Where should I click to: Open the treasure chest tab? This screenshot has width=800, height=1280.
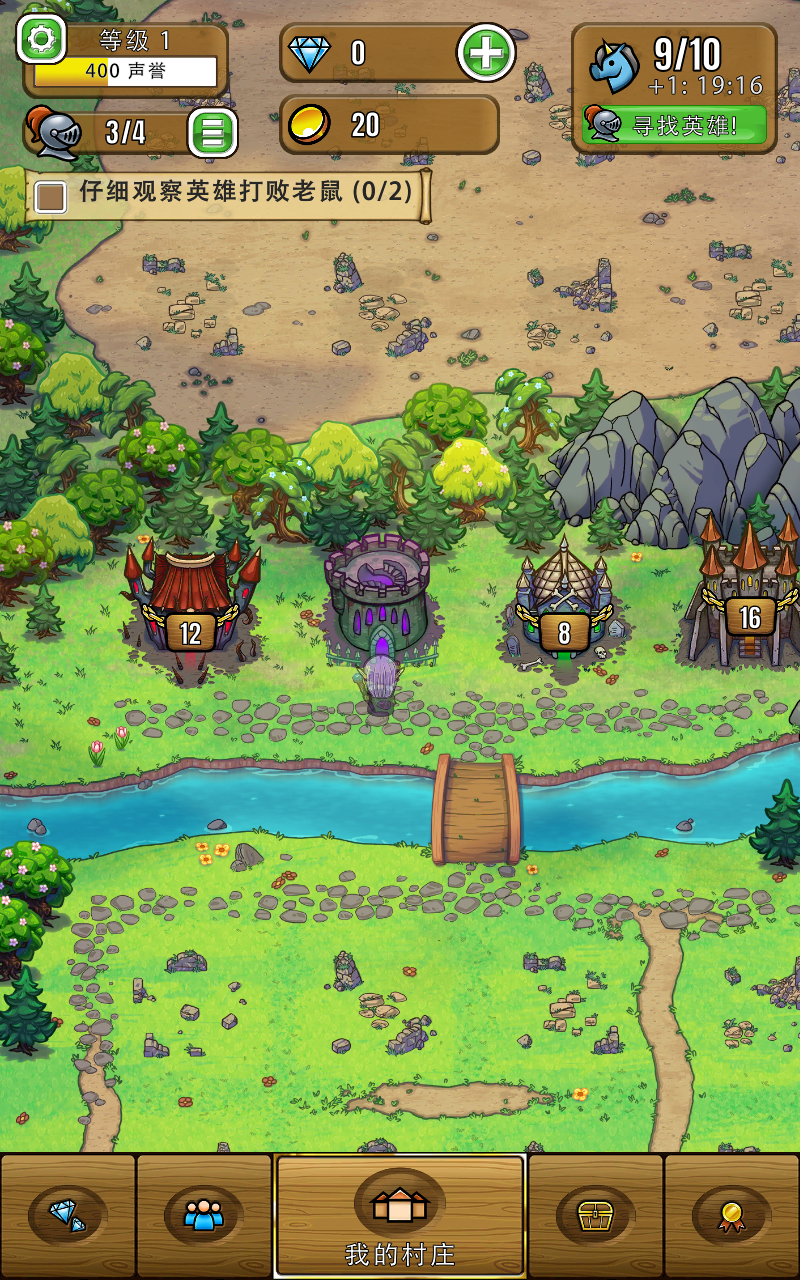596,1215
